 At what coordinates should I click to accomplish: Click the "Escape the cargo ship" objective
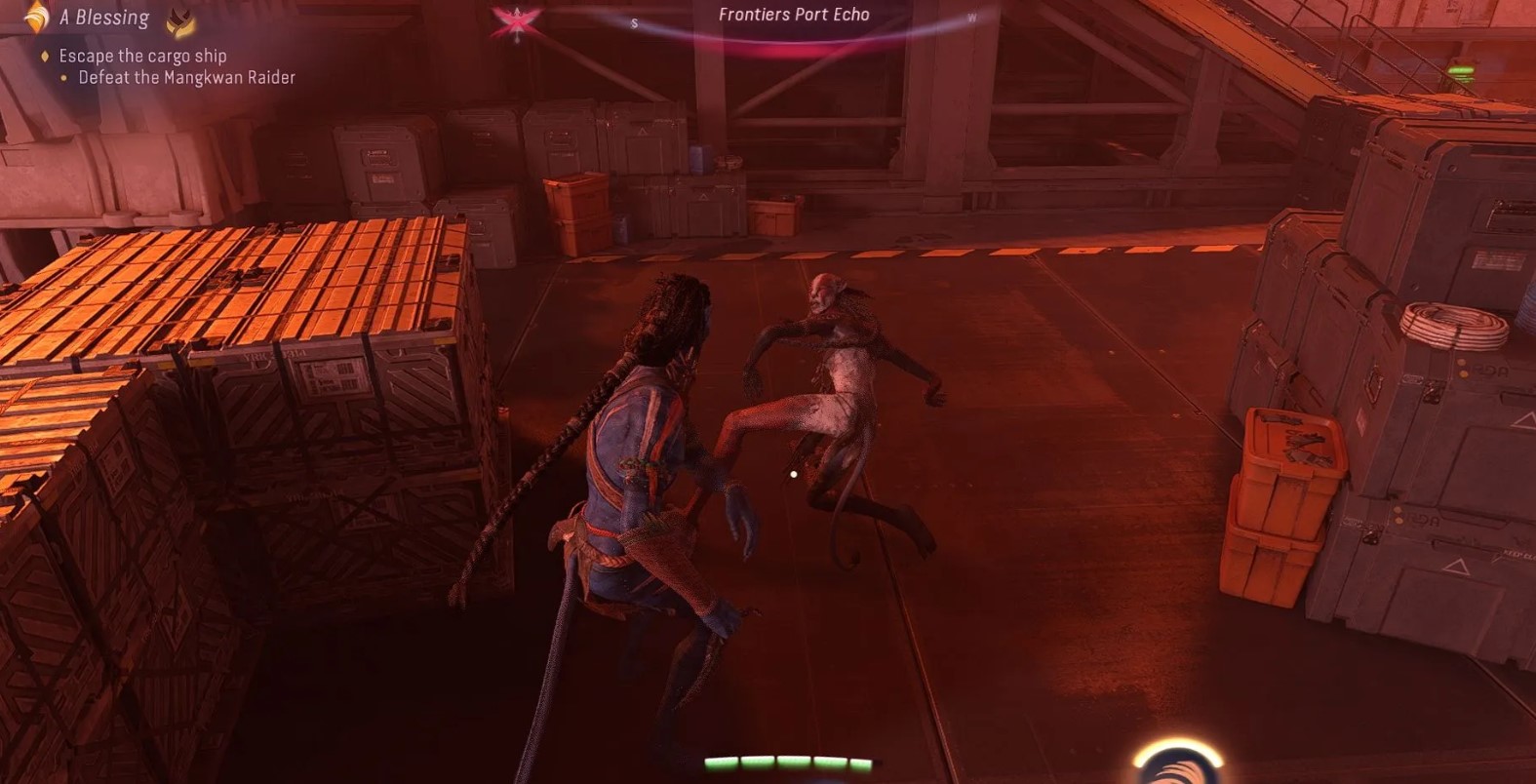(x=142, y=56)
